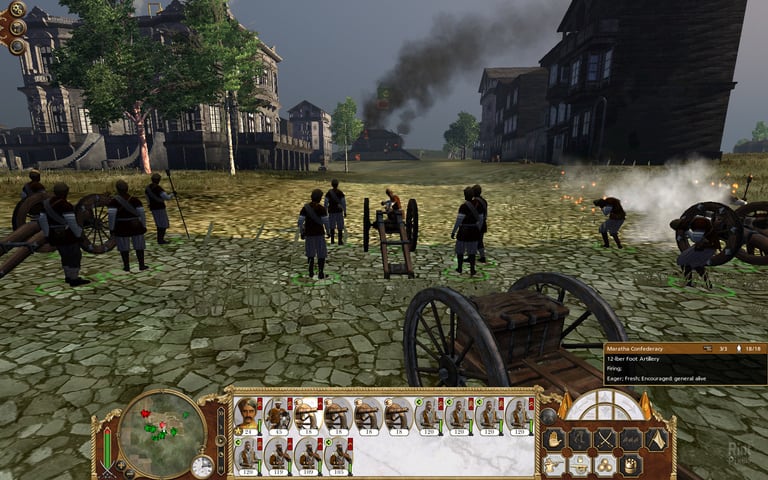
Task: Select the unit card showing 109 men
Action: click(307, 455)
